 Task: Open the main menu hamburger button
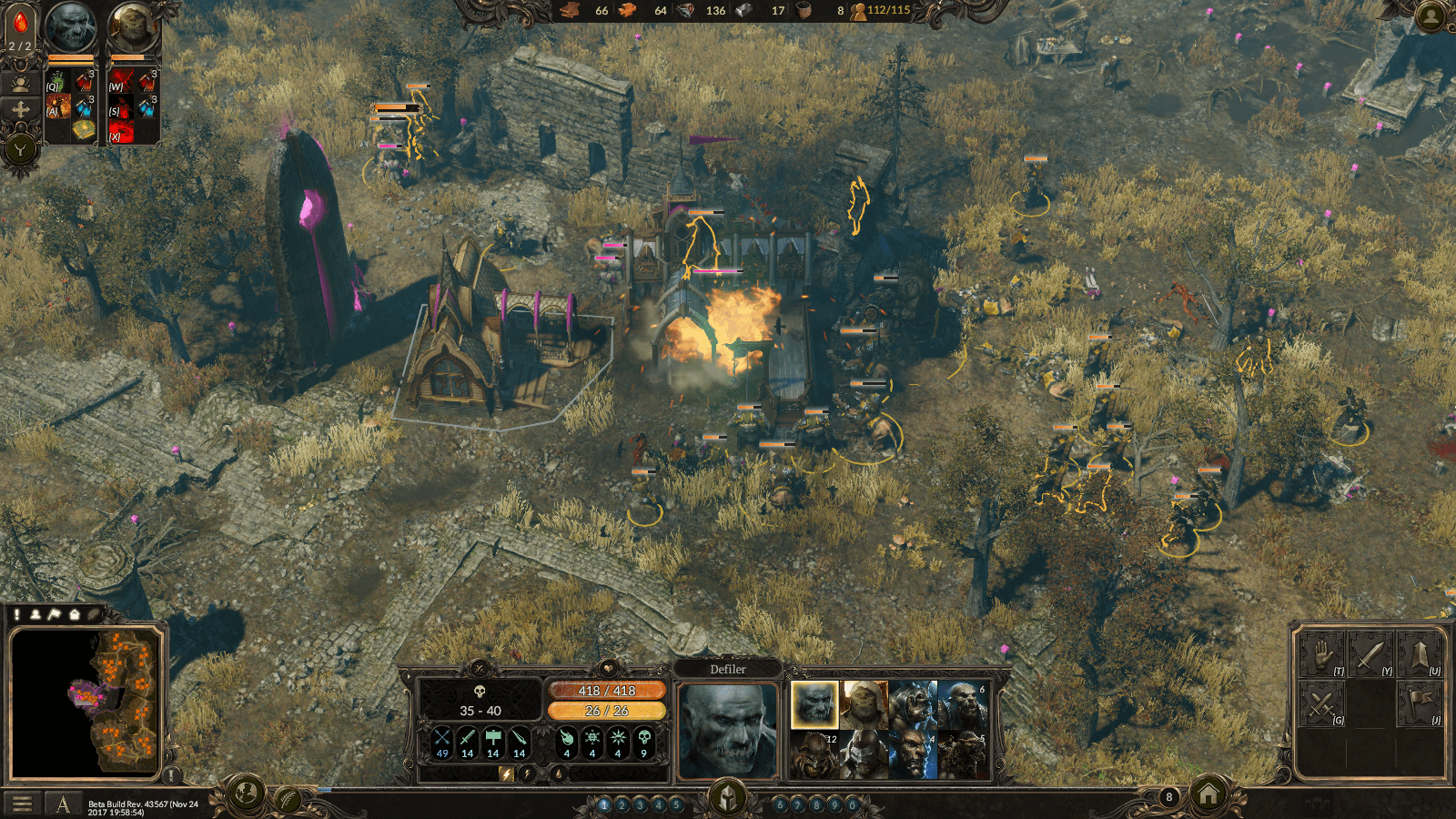click(x=23, y=804)
